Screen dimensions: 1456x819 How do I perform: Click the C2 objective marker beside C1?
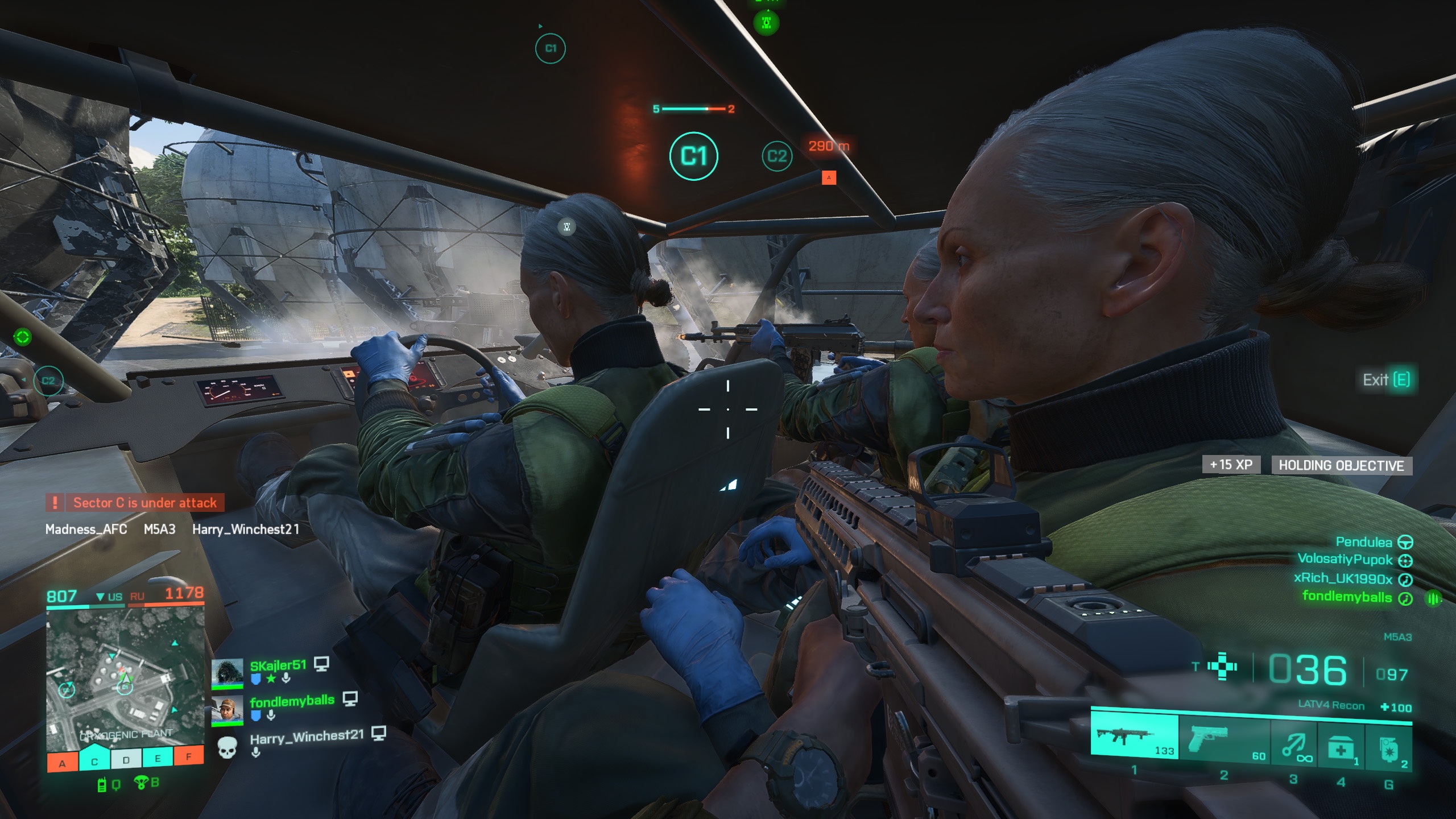coord(777,156)
